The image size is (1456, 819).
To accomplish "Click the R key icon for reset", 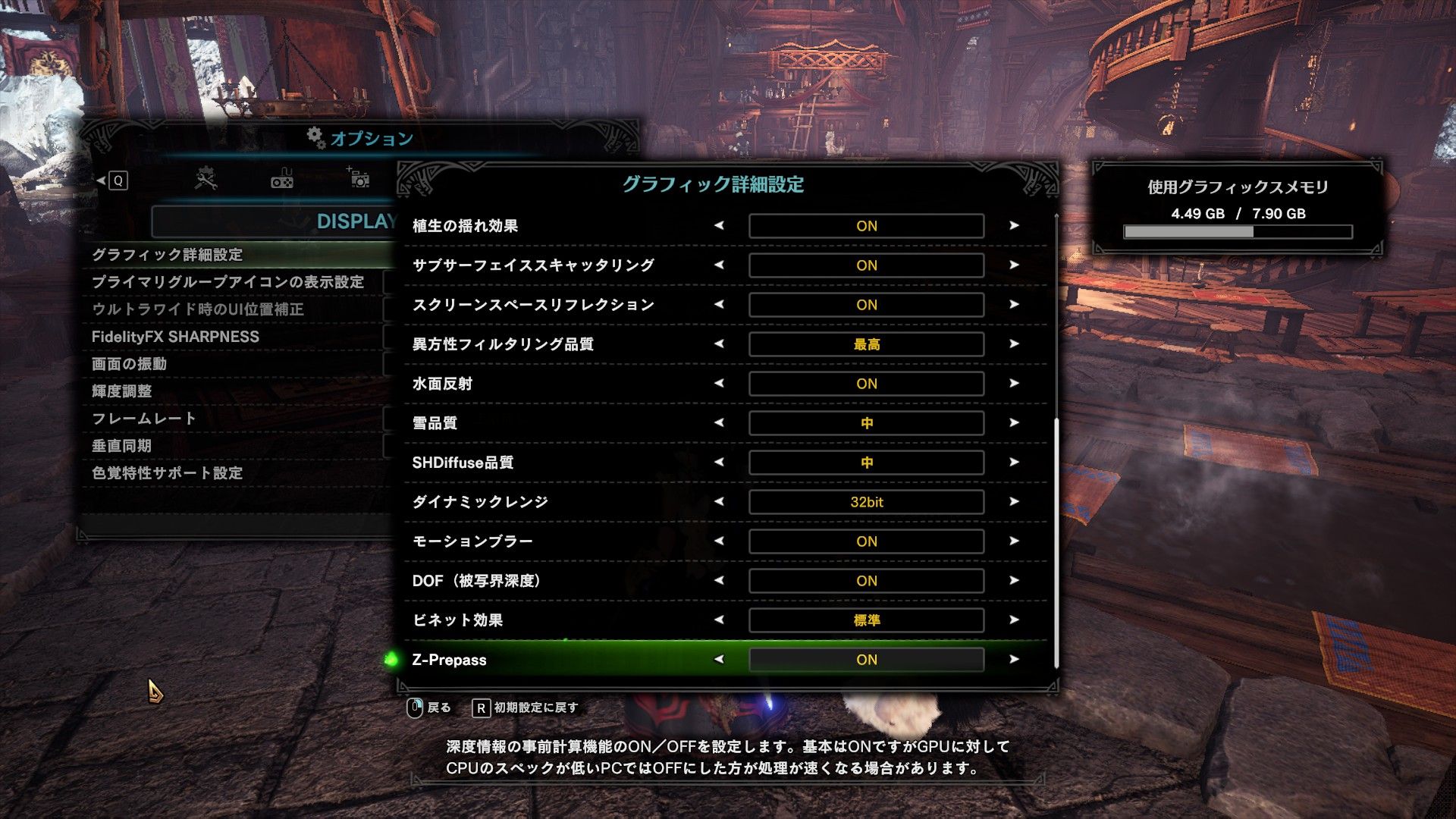I will pyautogui.click(x=482, y=707).
